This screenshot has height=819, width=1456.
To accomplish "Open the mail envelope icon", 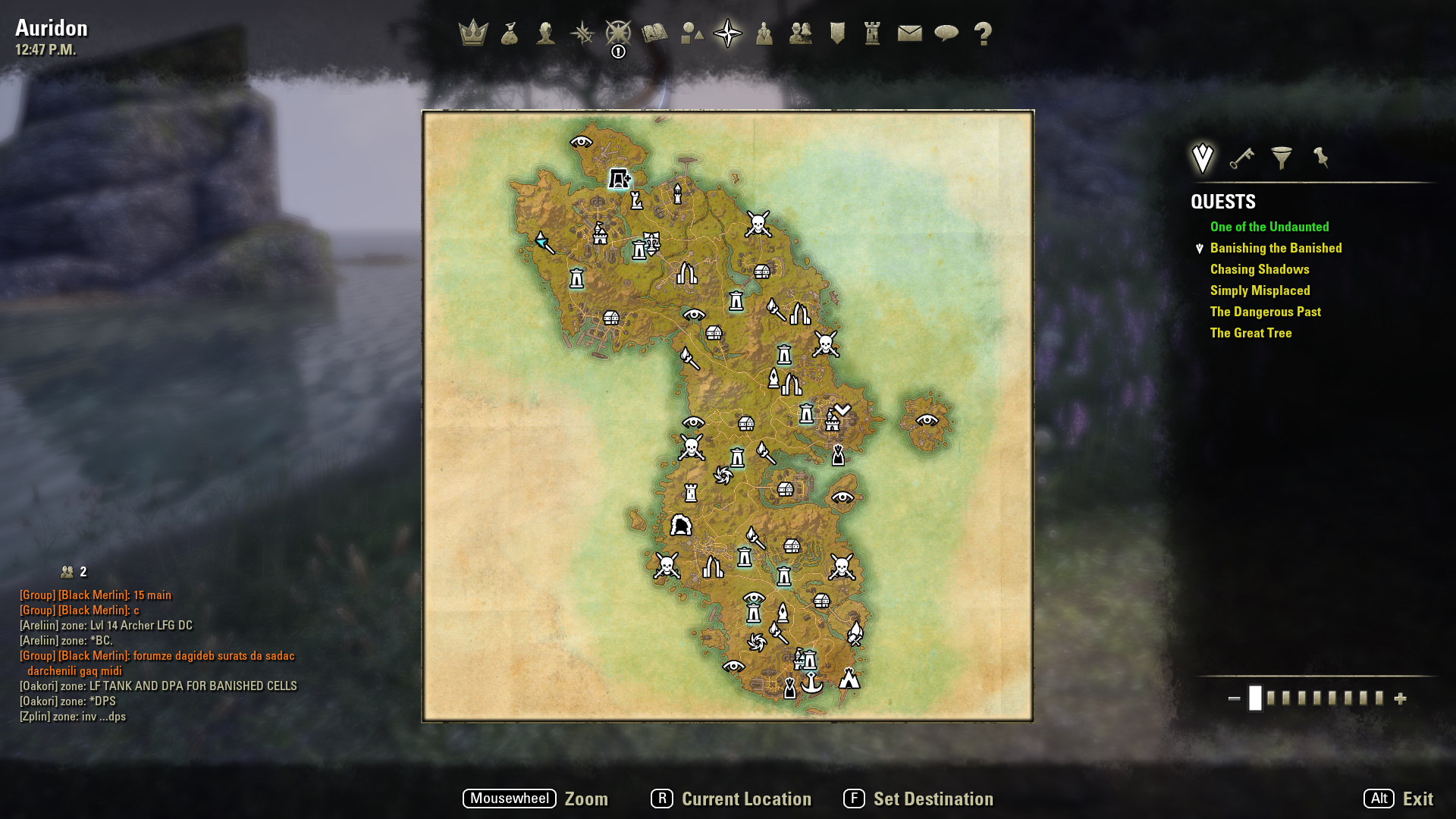I will point(909,33).
